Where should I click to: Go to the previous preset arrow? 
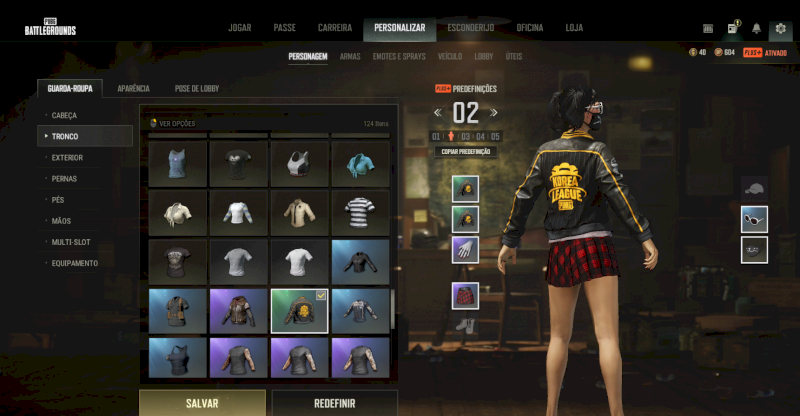click(x=437, y=113)
